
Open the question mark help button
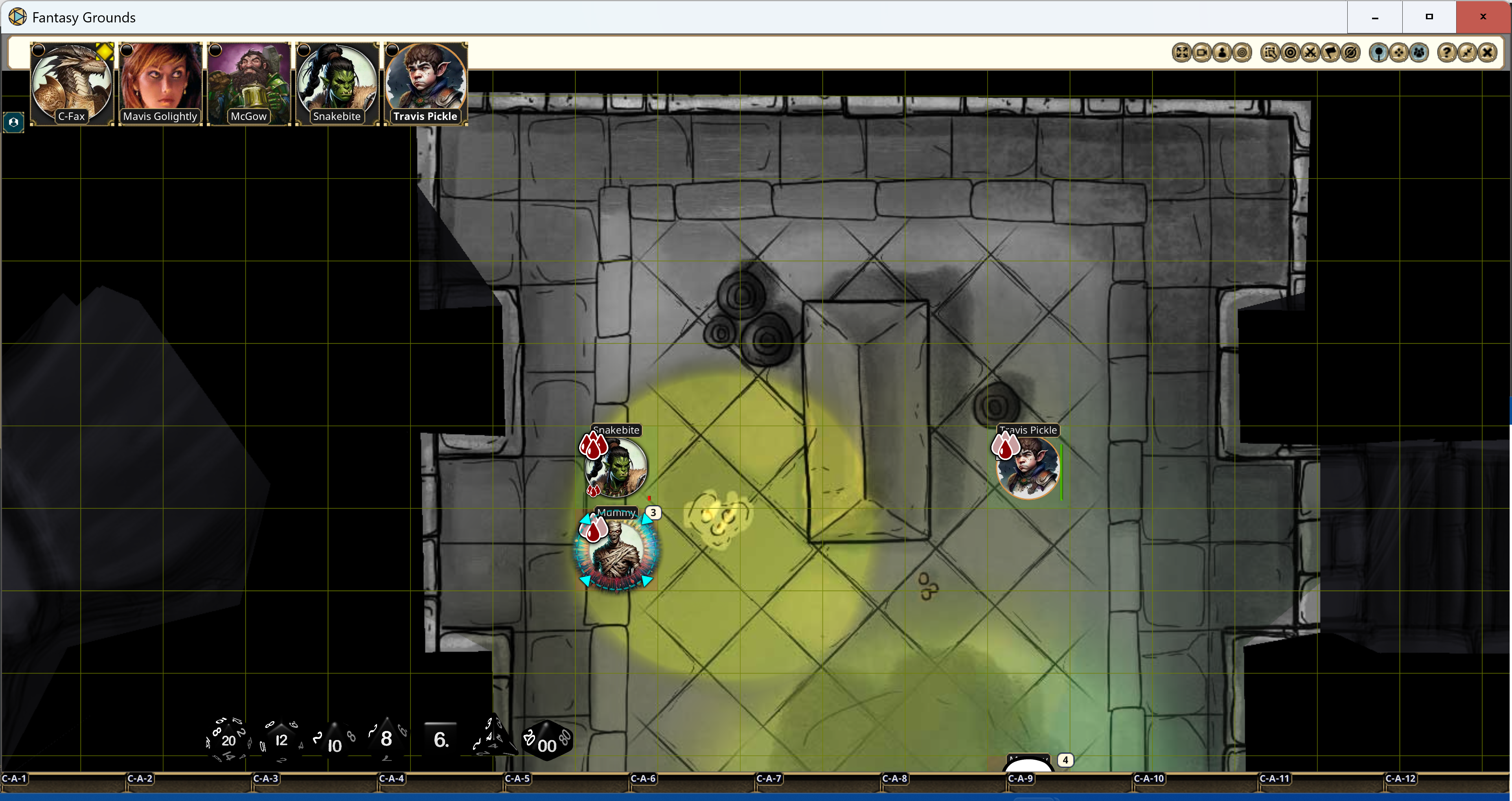[1446, 53]
